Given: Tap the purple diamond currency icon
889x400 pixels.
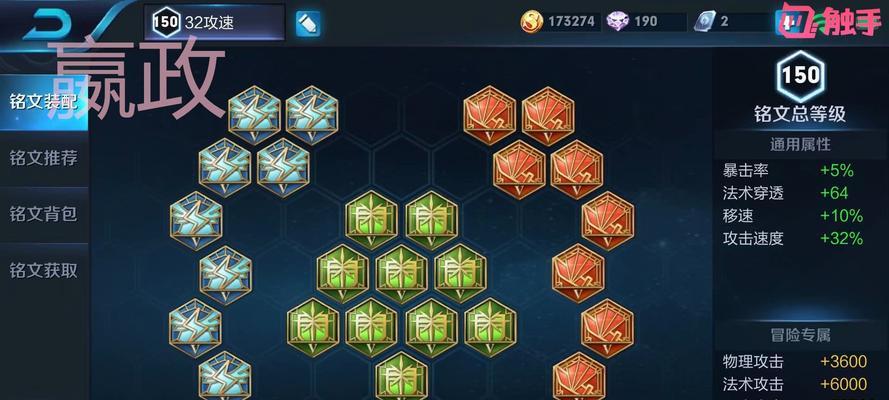Looking at the screenshot, I should (617, 21).
